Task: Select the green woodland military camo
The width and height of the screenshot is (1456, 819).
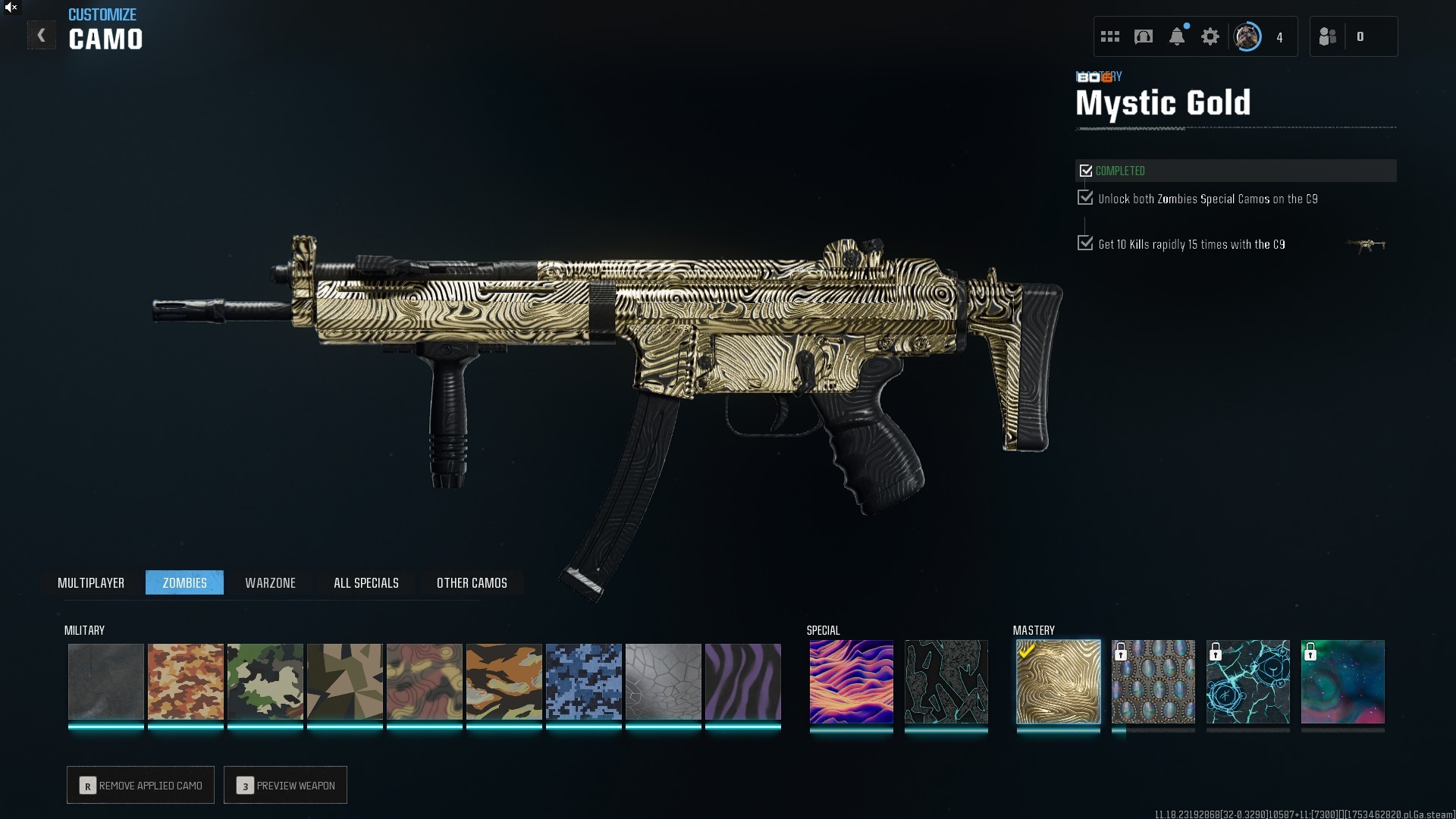Action: point(265,681)
